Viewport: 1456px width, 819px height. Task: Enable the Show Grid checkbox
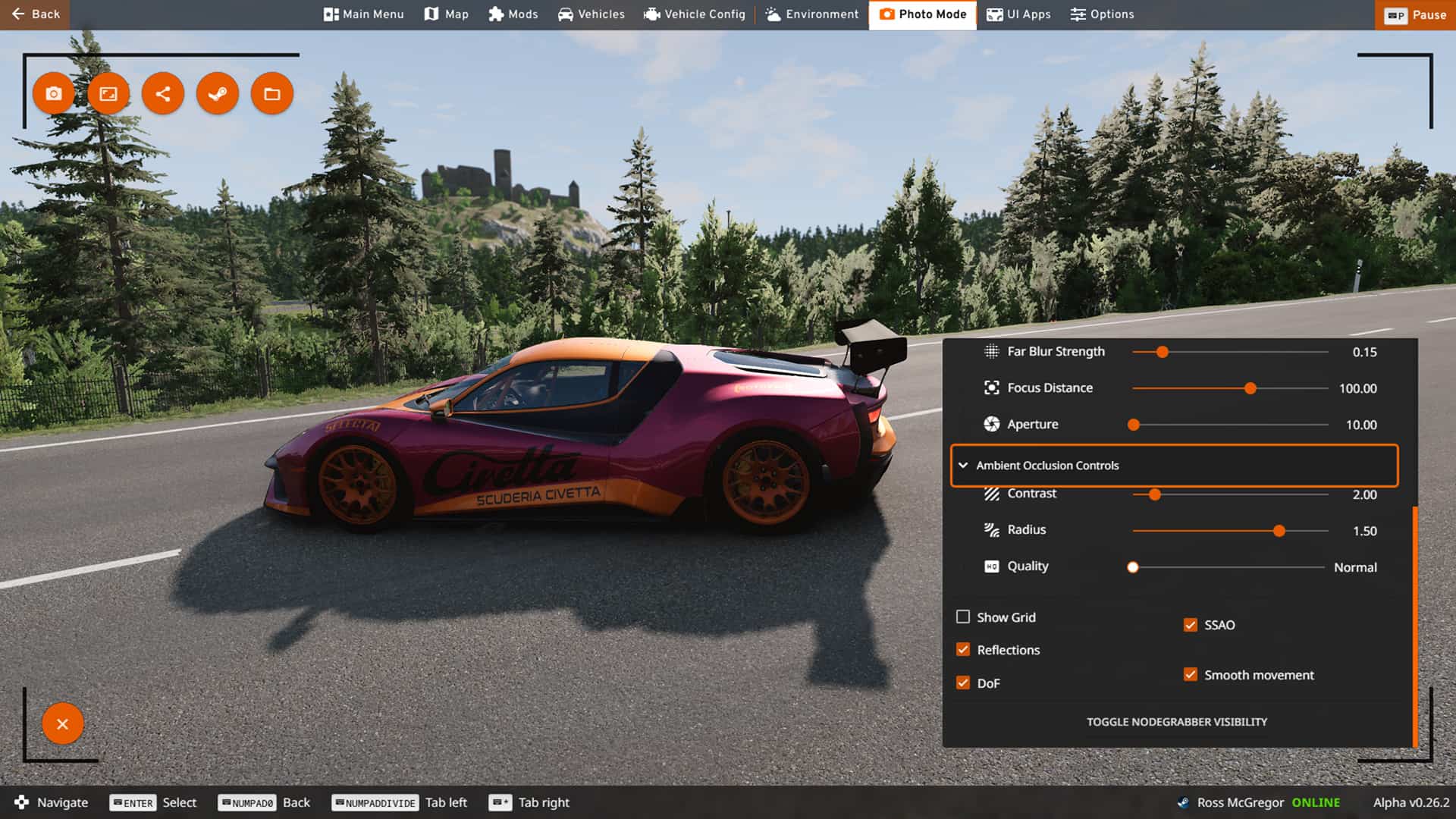coord(963,617)
